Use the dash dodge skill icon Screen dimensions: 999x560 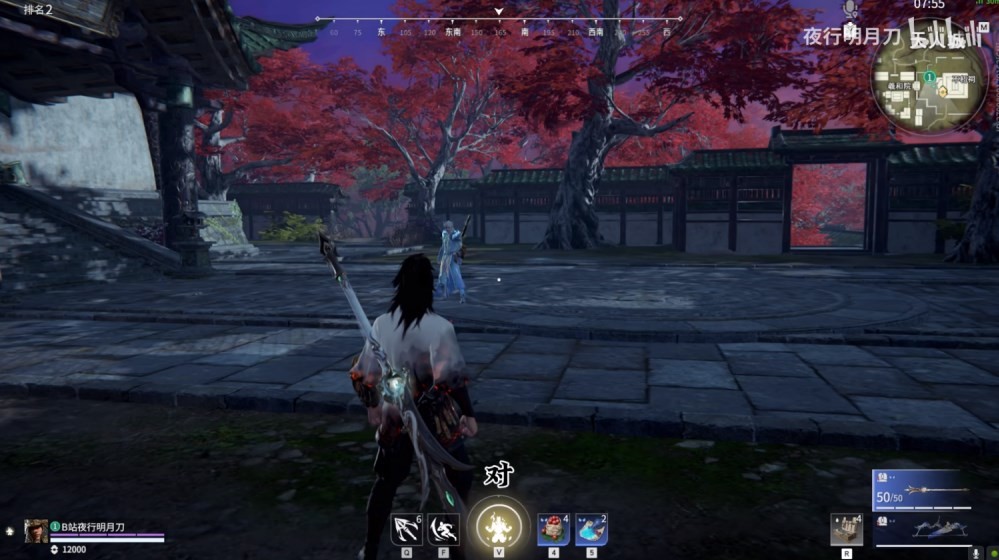tap(444, 527)
